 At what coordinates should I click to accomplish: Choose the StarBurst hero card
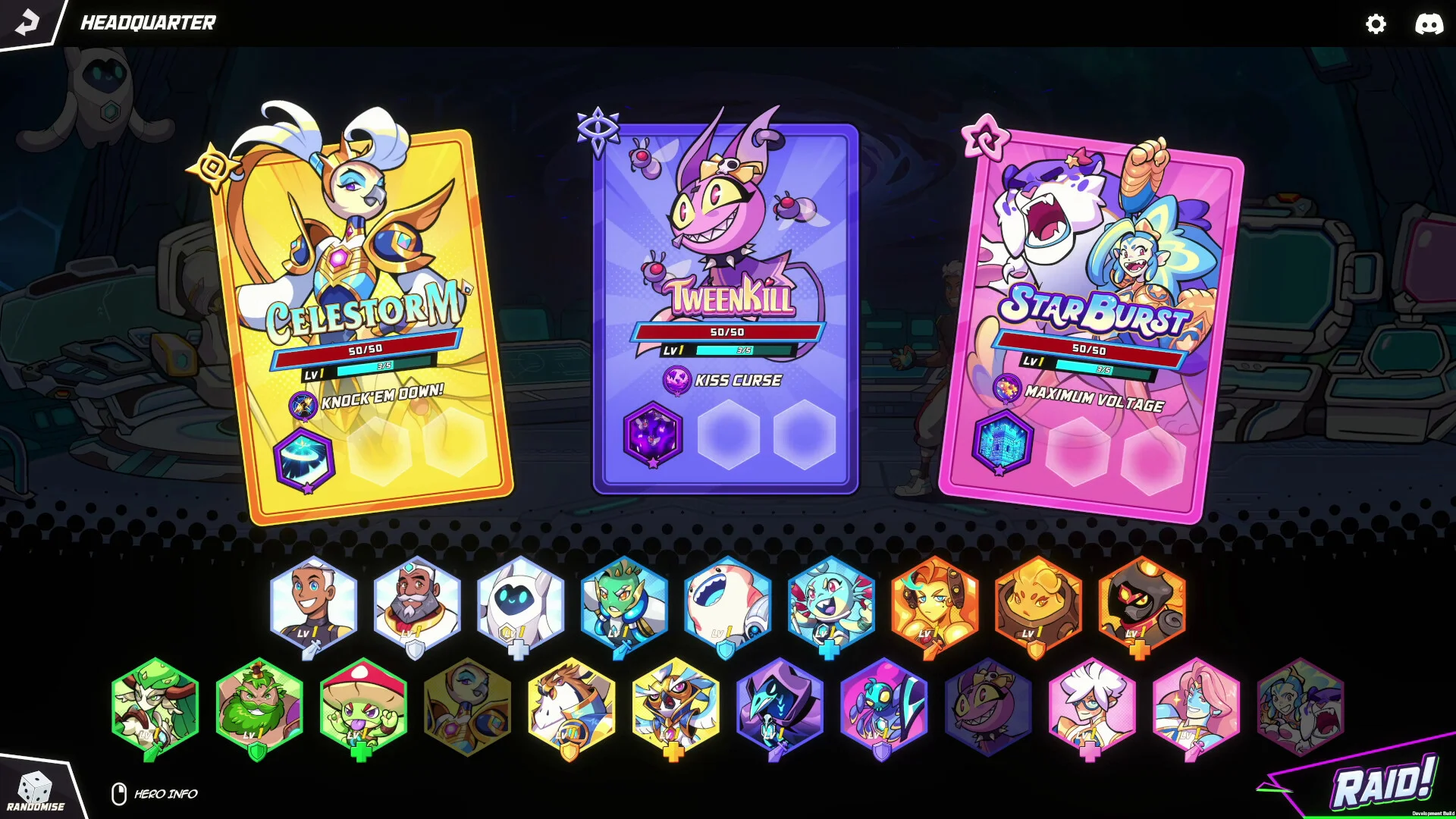coord(1090,318)
